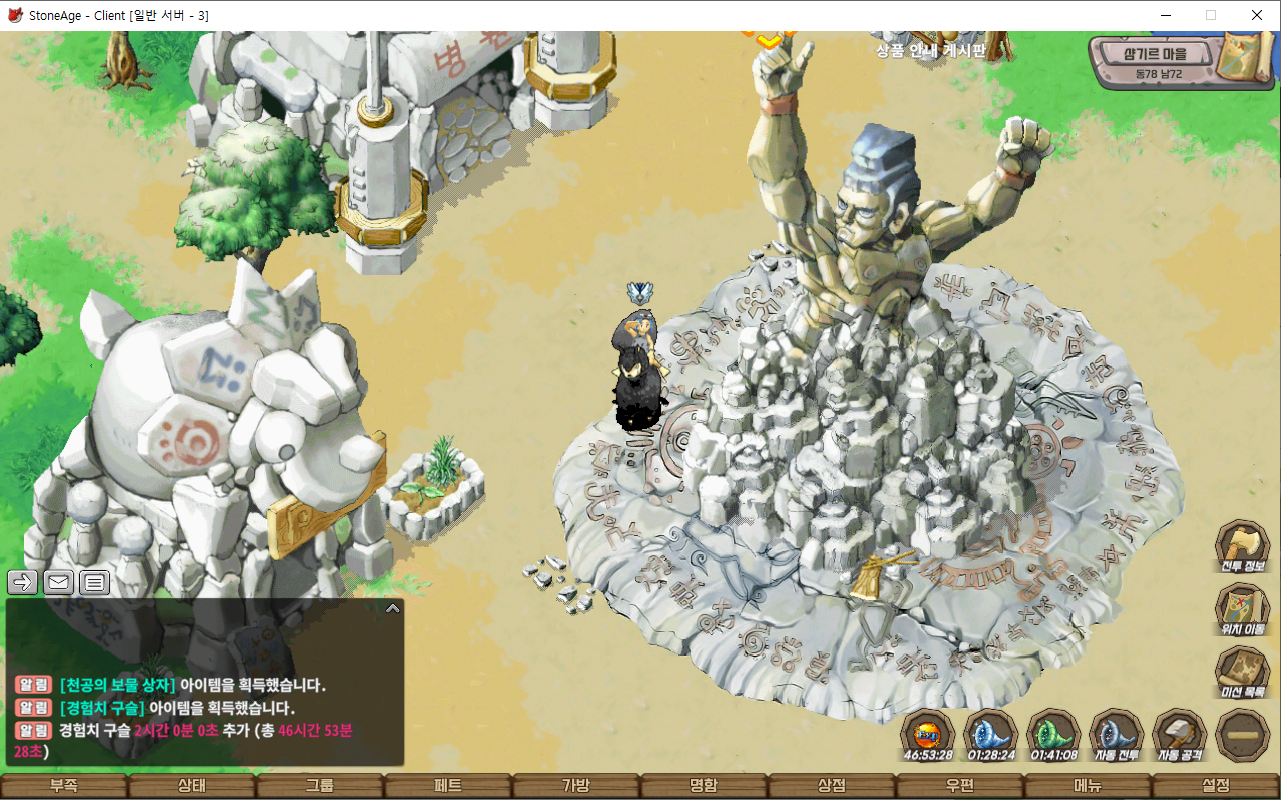1281x800 pixels.
Task: Open the 가방 (bag) inventory
Action: point(576,786)
